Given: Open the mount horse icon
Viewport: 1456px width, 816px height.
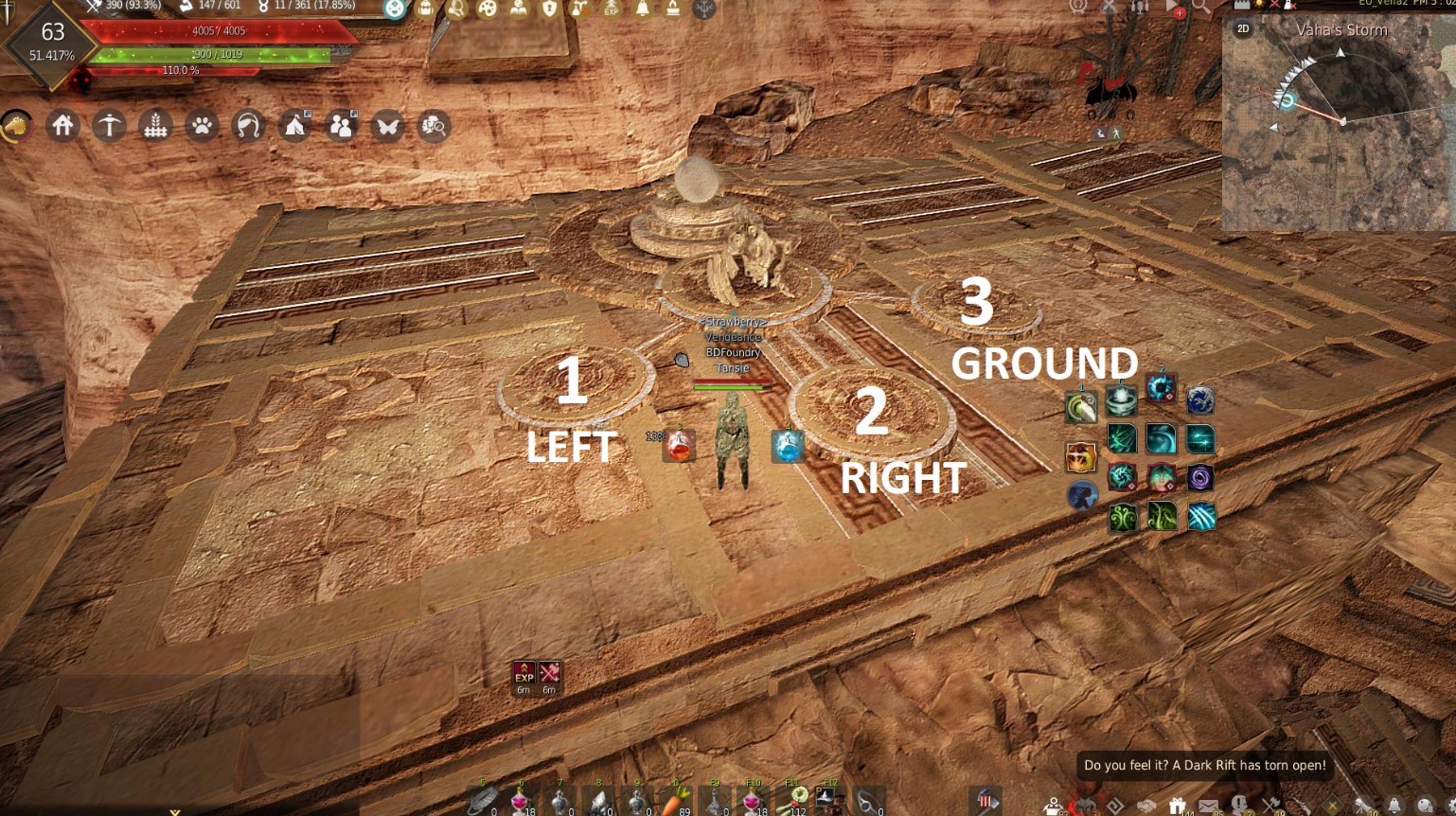Looking at the screenshot, I should (16, 126).
